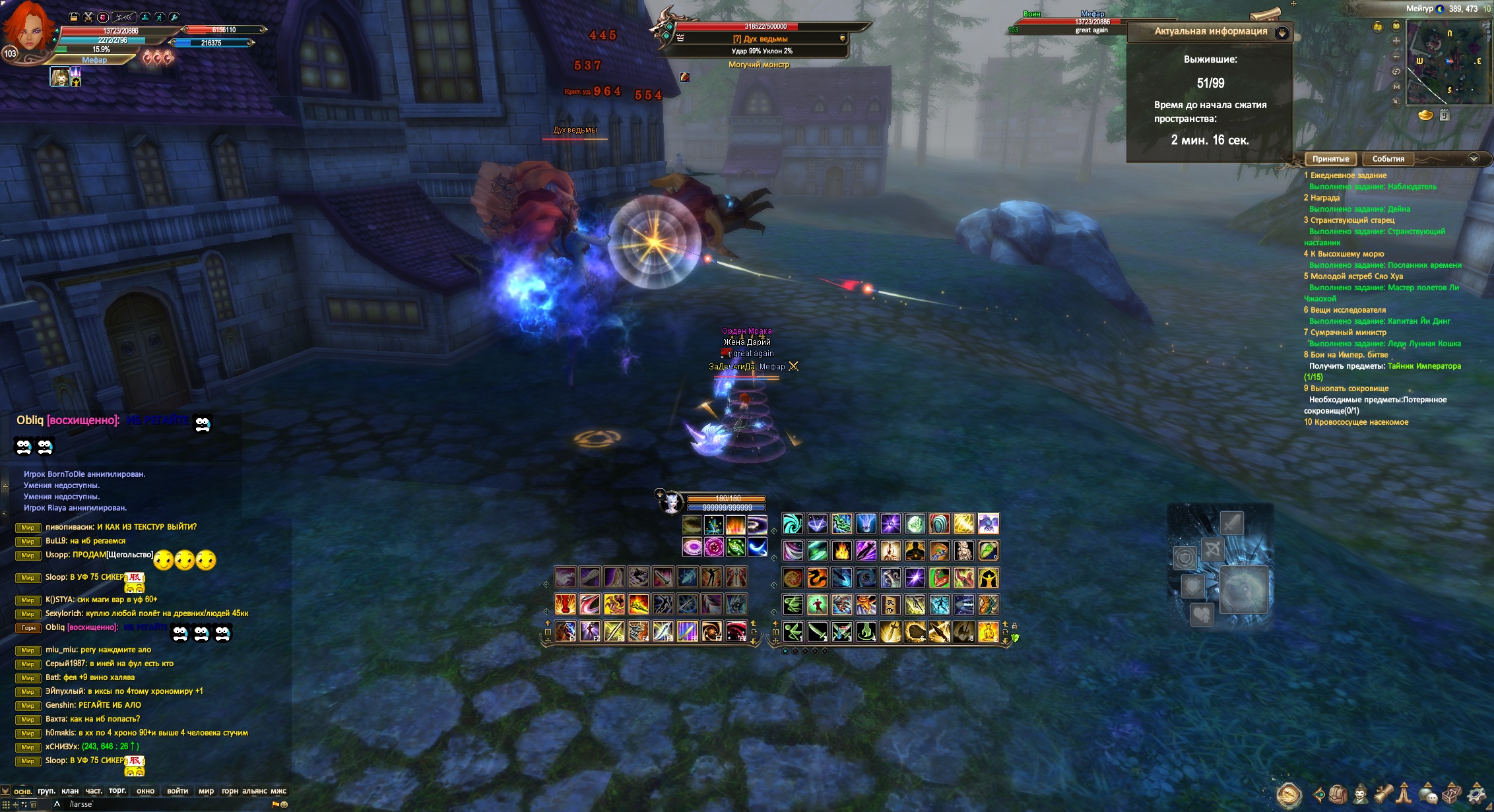The image size is (1494, 812).
Task: Cast the flame skill in the pet skill bar
Action: coord(735,525)
